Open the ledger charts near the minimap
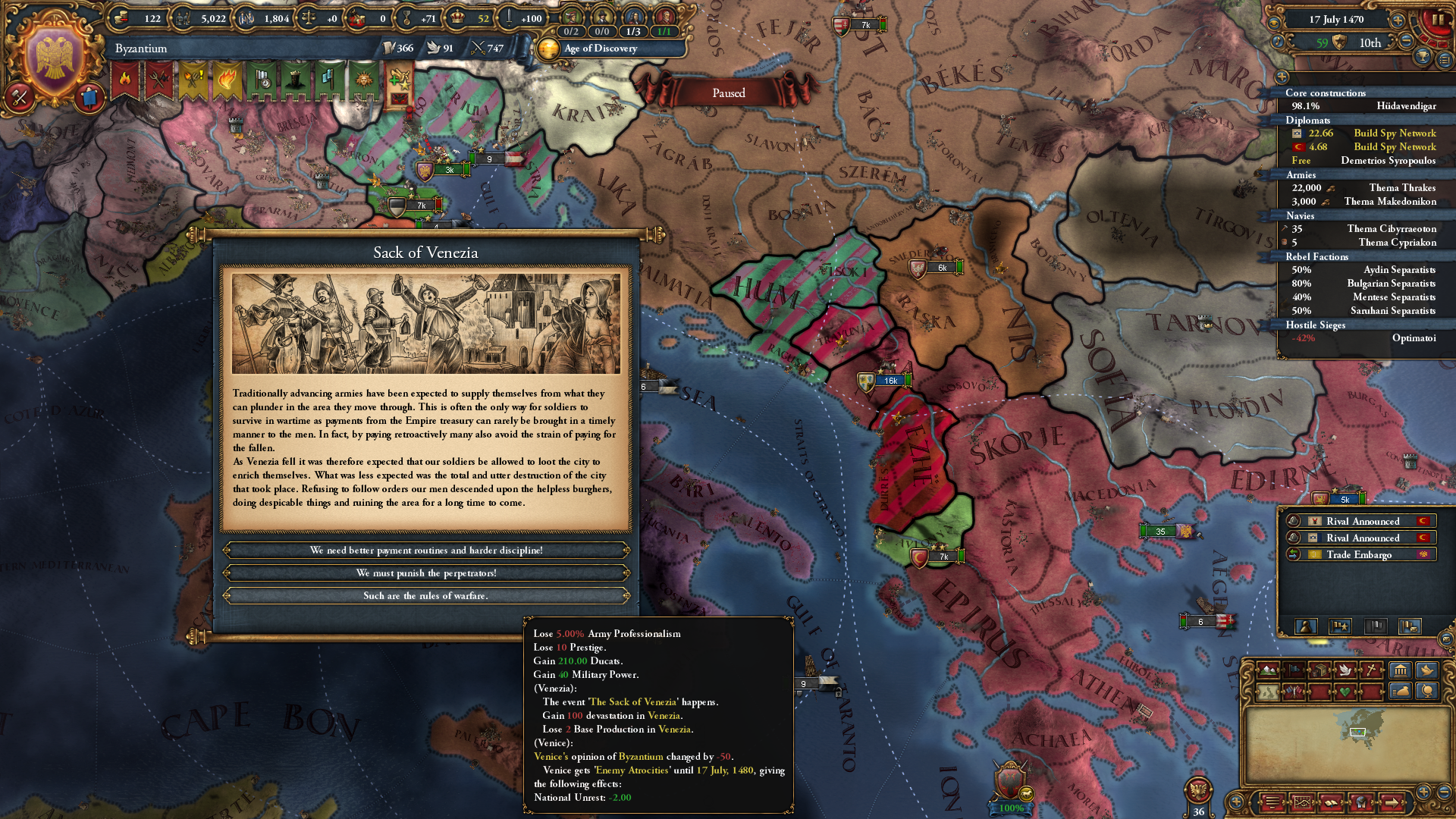This screenshot has height=819, width=1456. (1303, 802)
